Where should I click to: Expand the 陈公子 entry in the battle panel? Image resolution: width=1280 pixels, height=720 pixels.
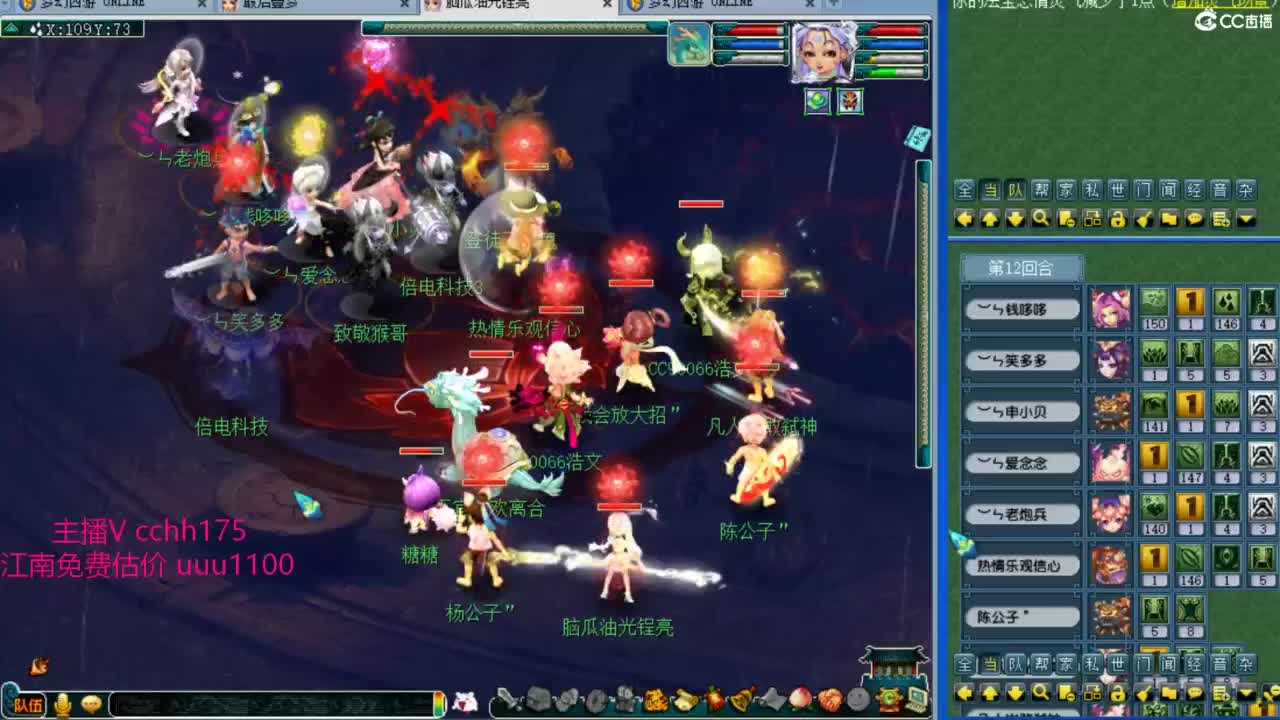coord(1021,616)
